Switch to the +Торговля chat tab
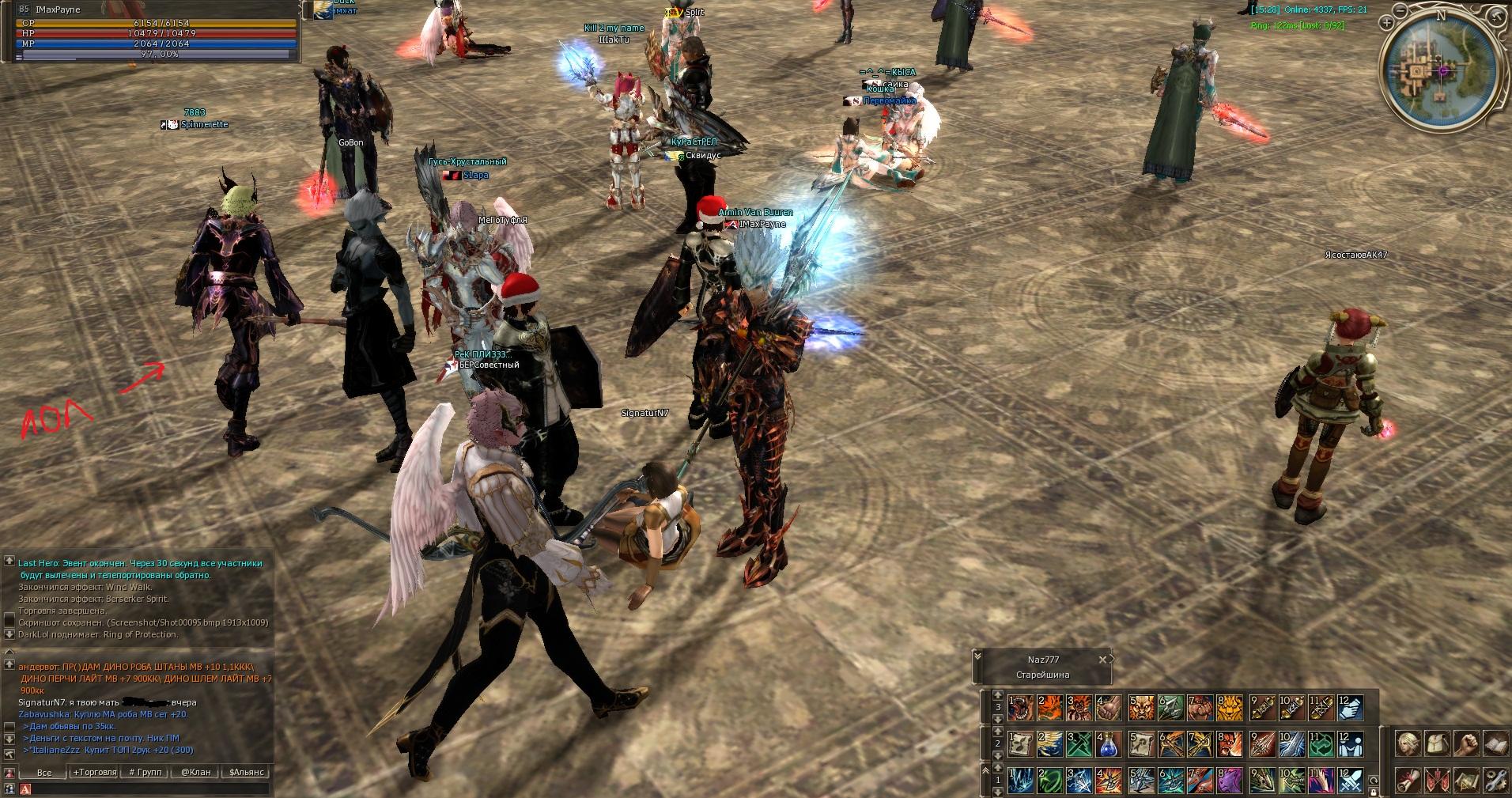The width and height of the screenshot is (1512, 798). tap(94, 772)
